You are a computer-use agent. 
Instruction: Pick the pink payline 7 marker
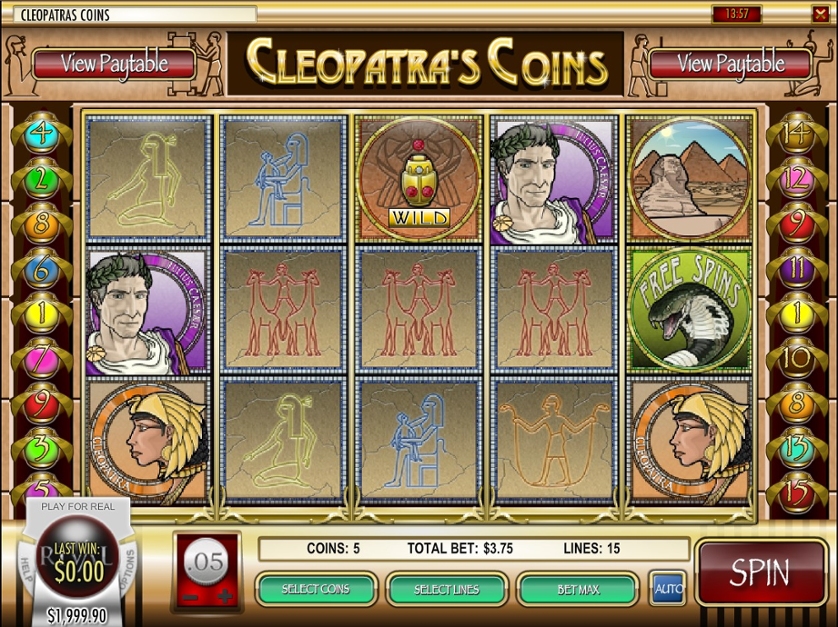point(41,356)
